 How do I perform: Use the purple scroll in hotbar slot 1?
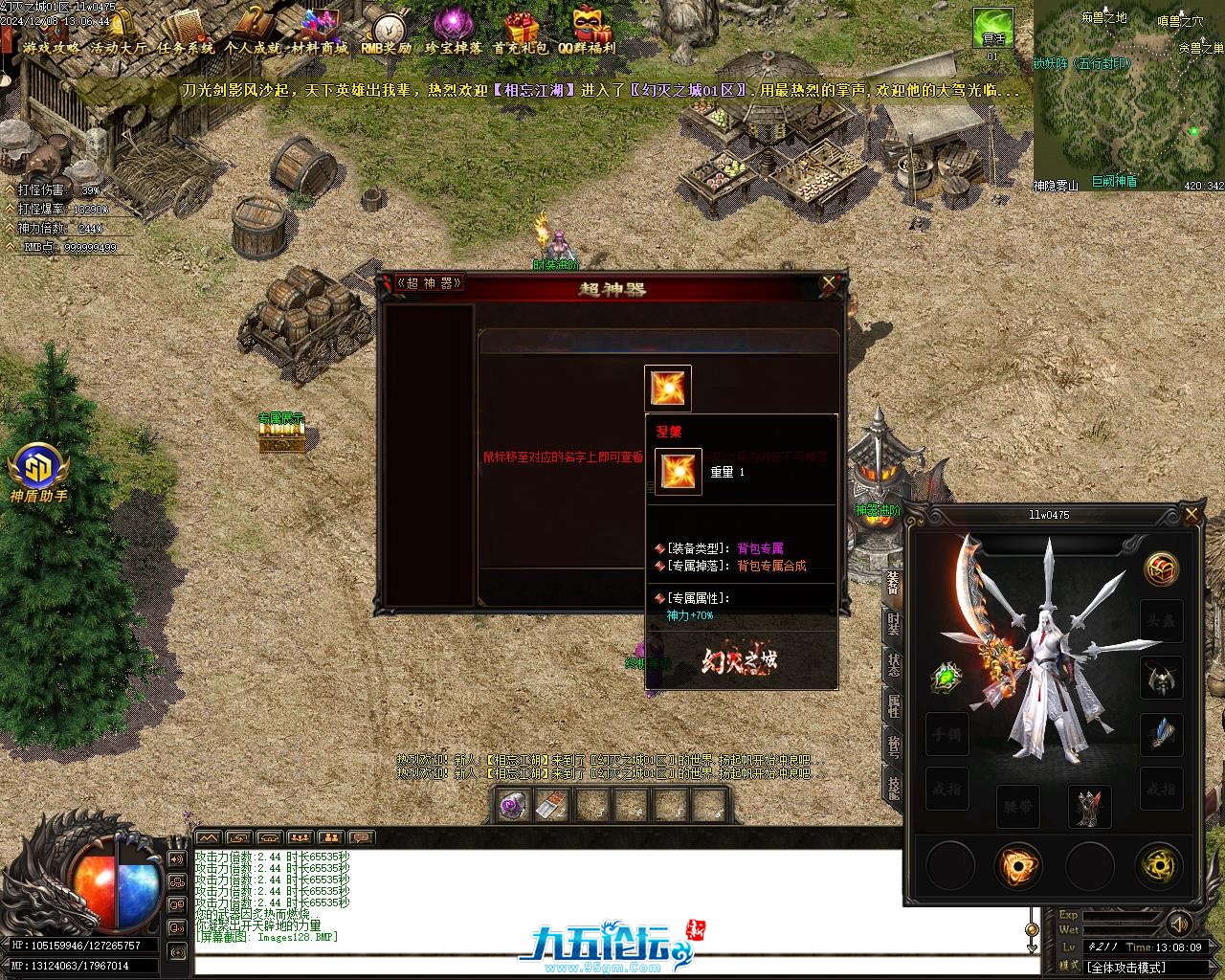(x=514, y=806)
